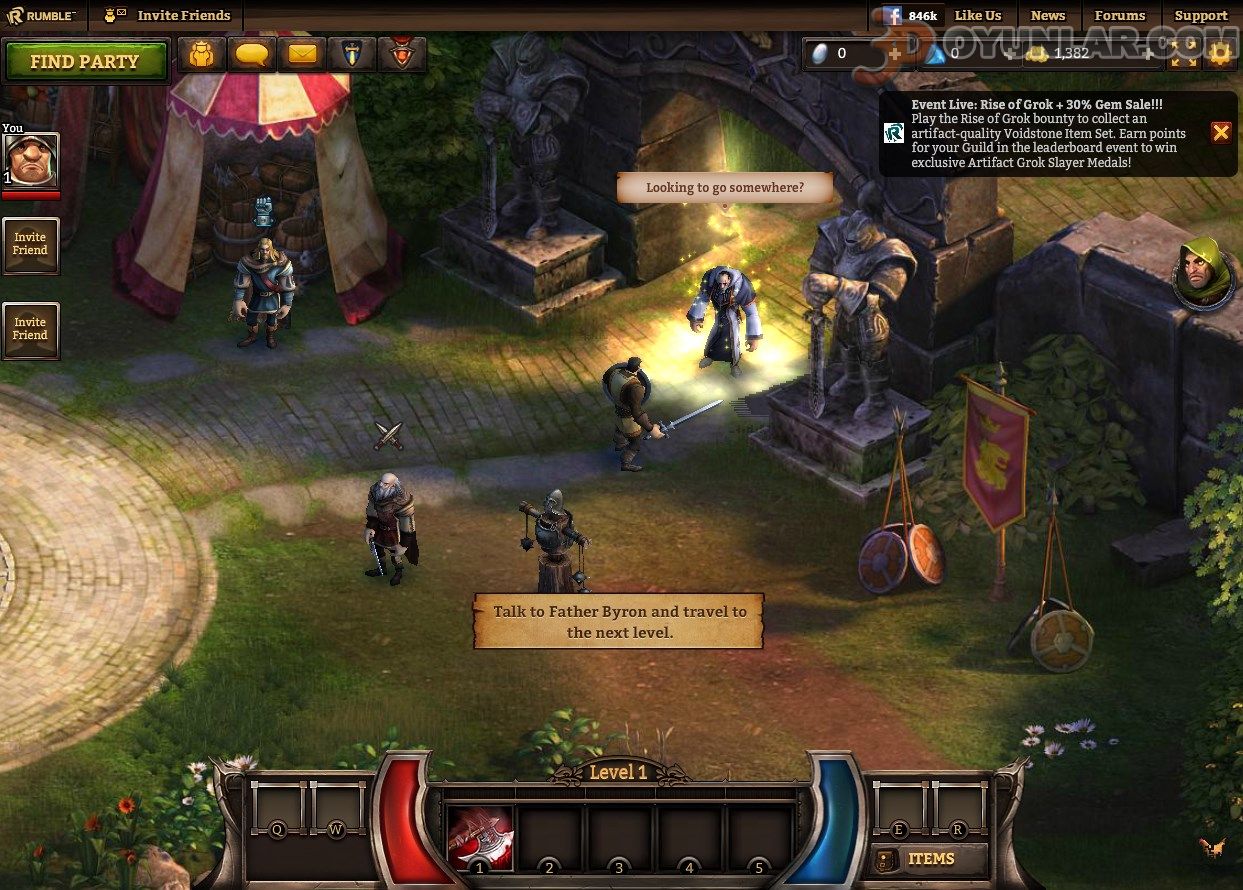Open the red shield medal icon
The image size is (1243, 890).
pos(402,54)
